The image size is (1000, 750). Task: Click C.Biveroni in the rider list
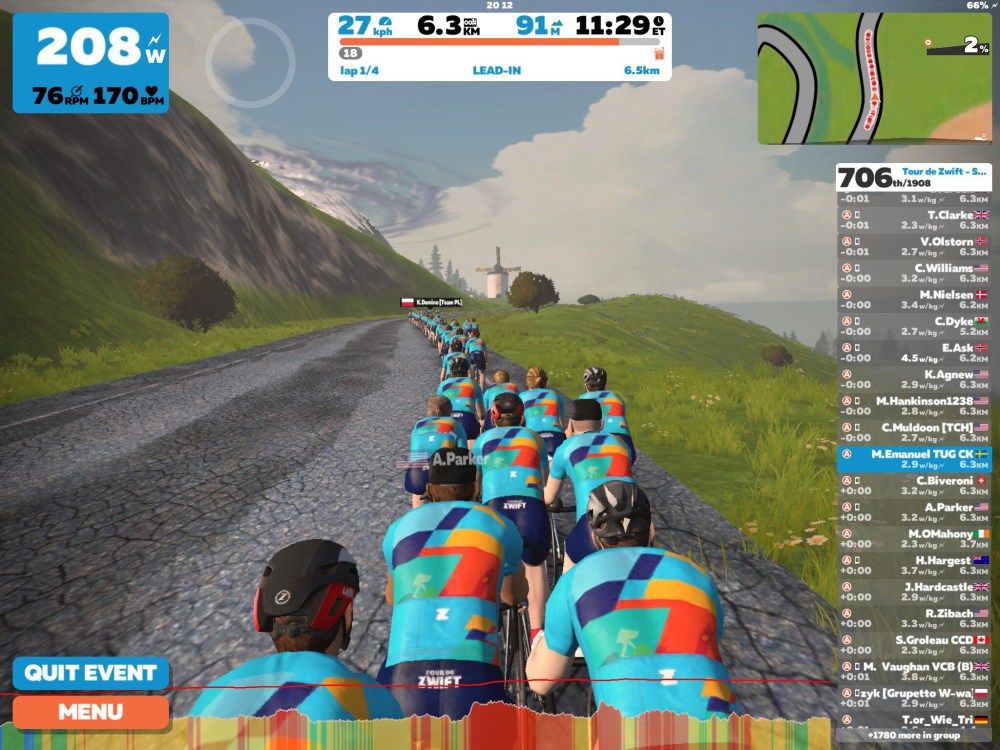914,486
